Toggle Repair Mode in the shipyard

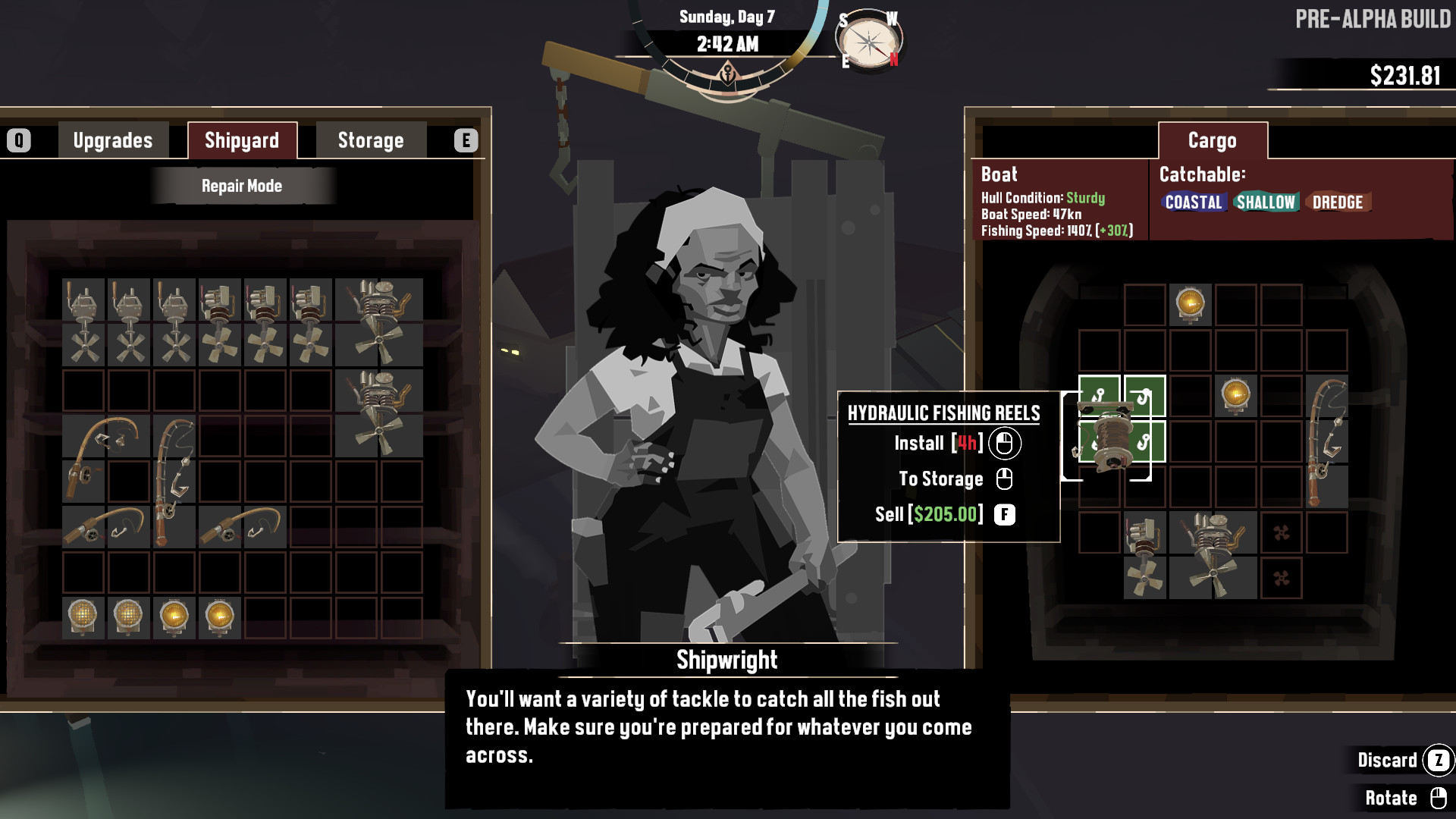tap(241, 185)
